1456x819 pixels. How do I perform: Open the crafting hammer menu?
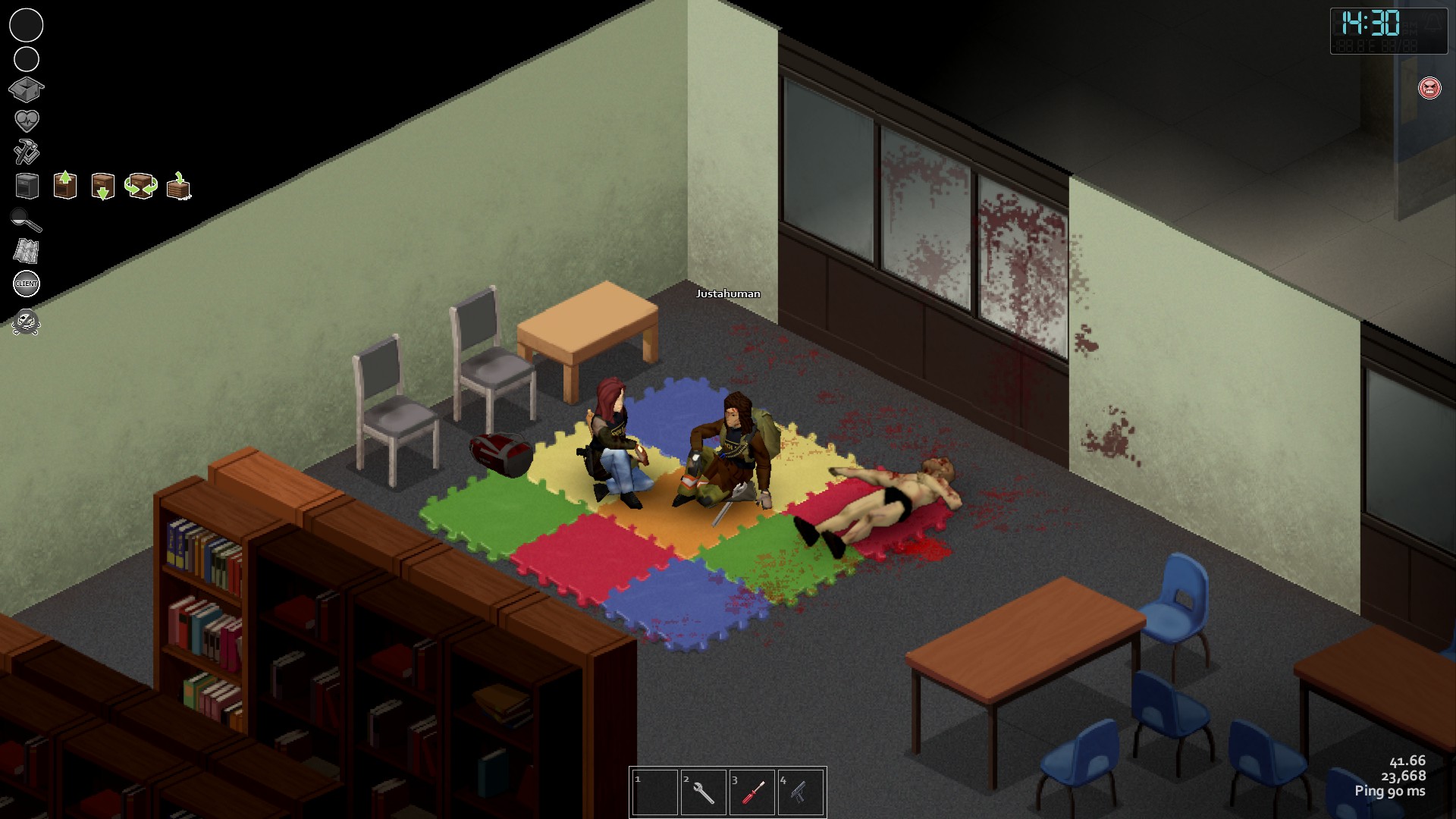27,152
